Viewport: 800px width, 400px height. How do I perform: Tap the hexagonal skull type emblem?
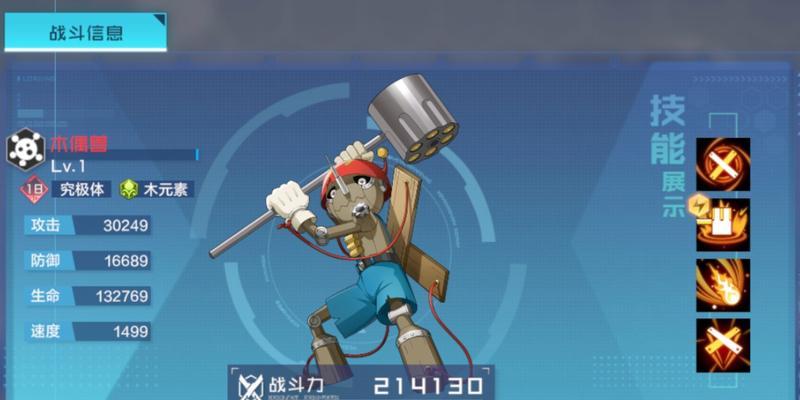click(26, 150)
